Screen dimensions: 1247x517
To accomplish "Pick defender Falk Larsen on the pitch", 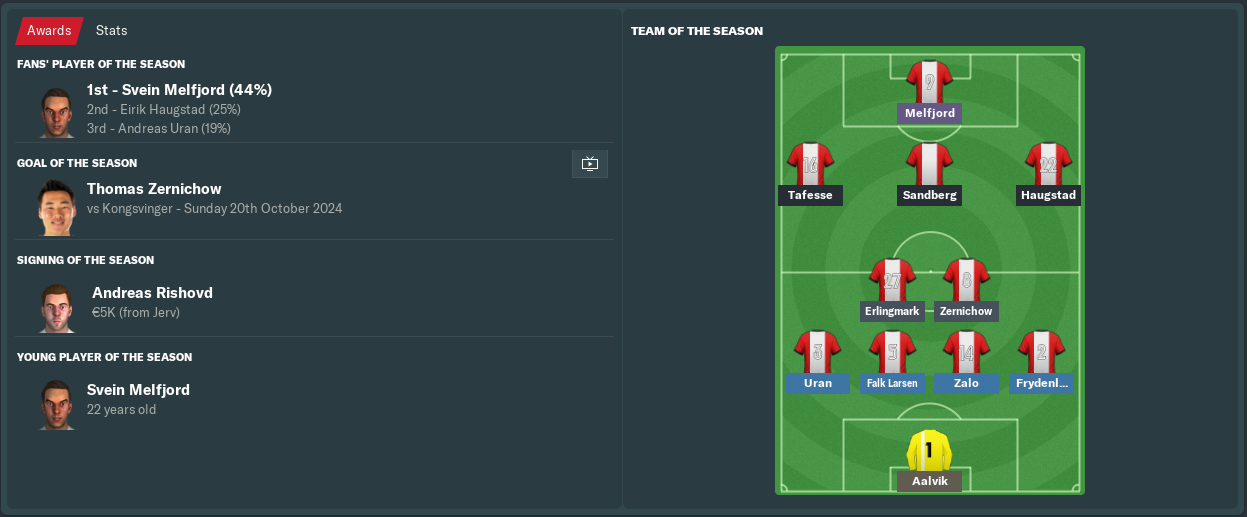I will click(x=892, y=383).
